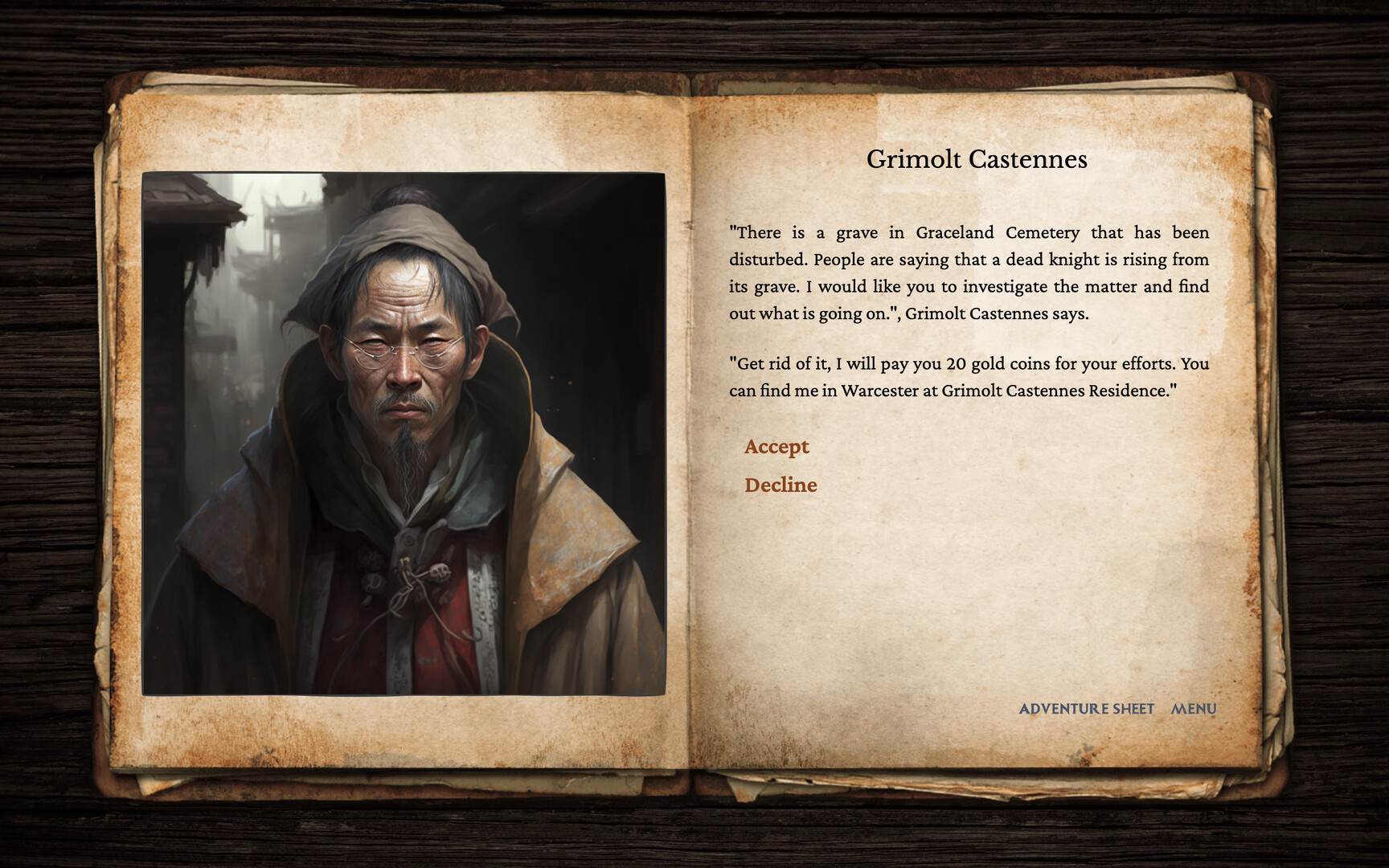The image size is (1389, 868).
Task: Click Adventure Sheet at the bottom right
Action: pos(1087,709)
